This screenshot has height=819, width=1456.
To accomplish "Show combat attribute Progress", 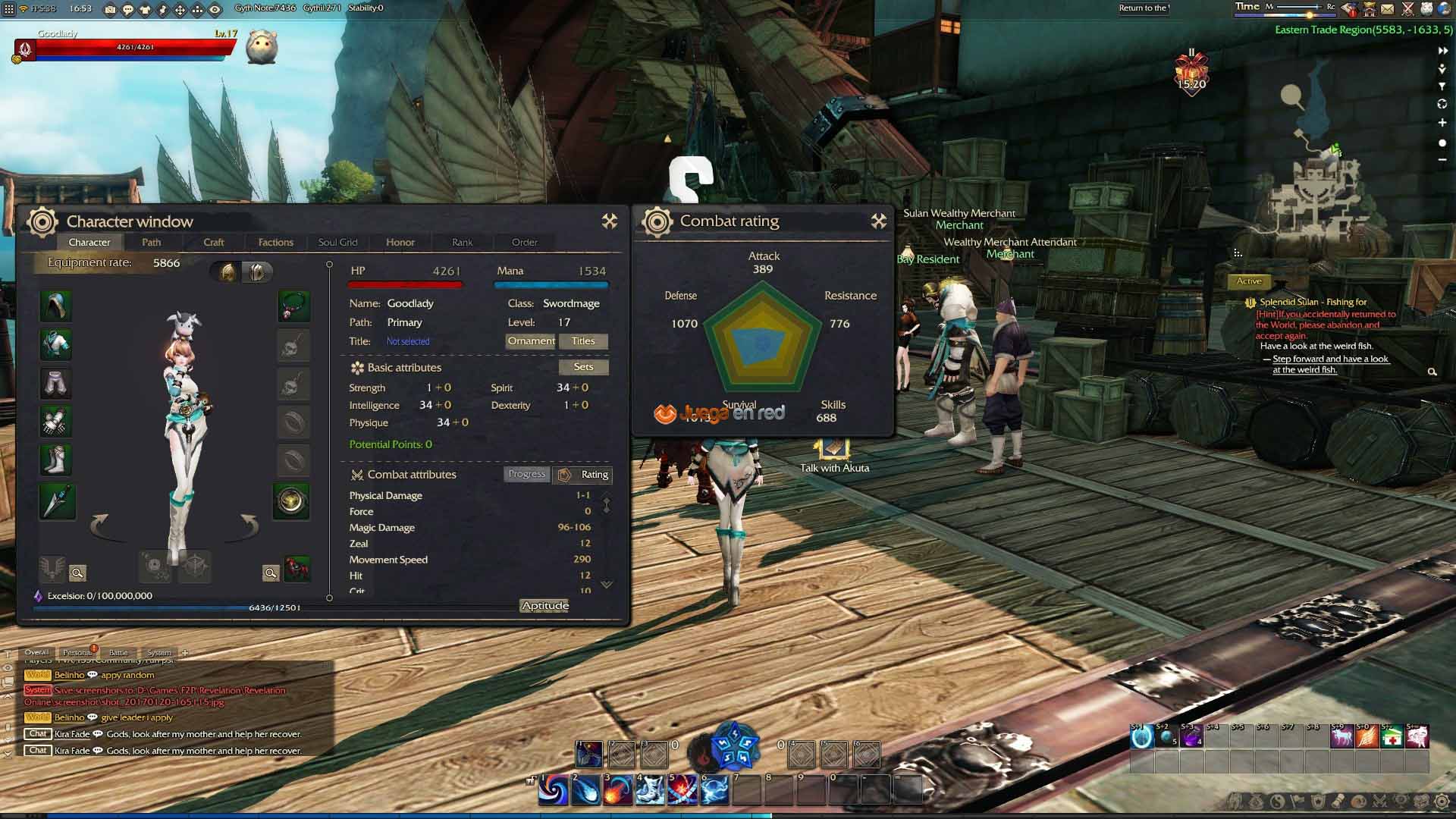I will tap(526, 474).
